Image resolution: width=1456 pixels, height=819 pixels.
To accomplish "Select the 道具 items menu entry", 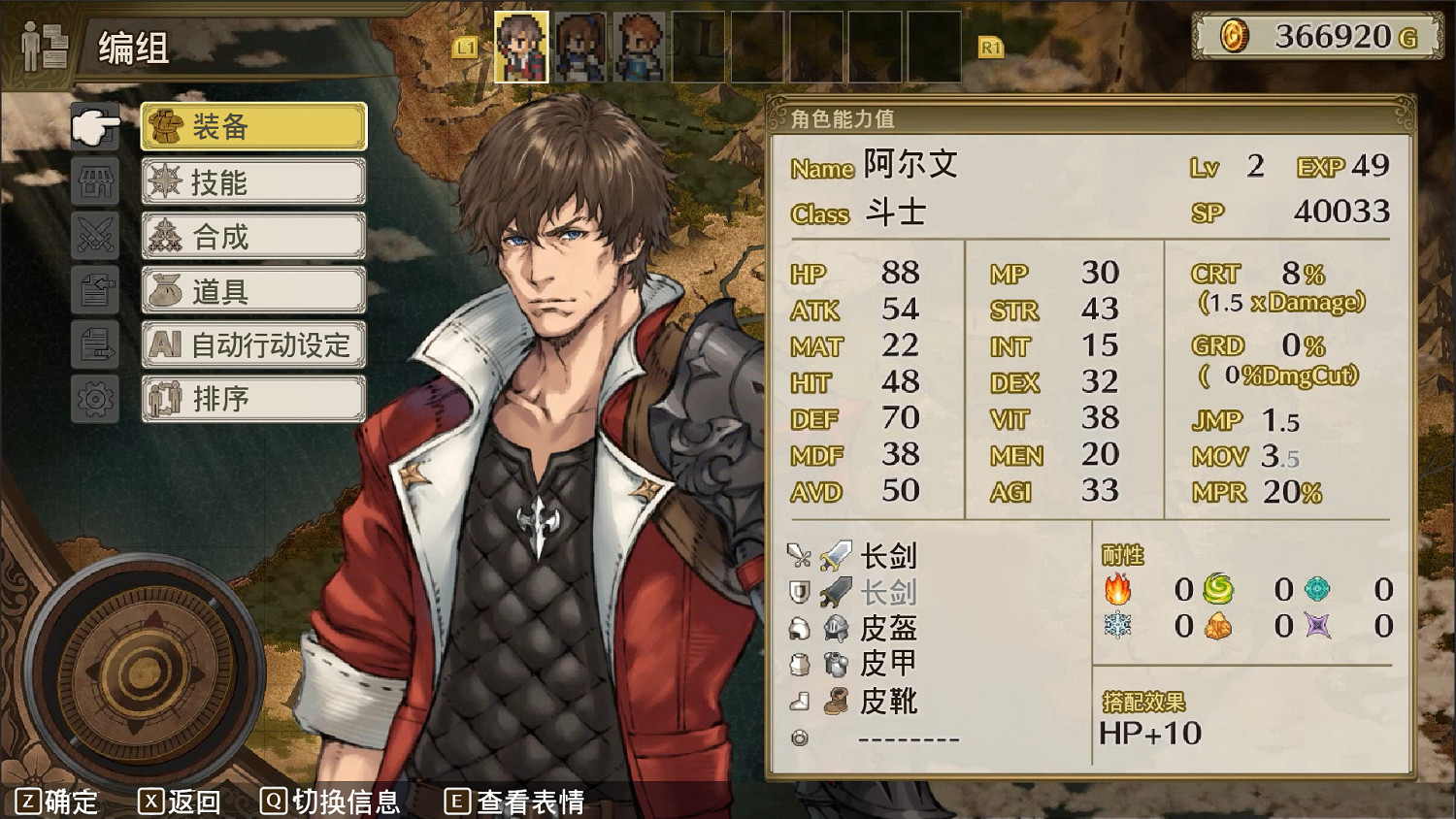I will coord(252,289).
